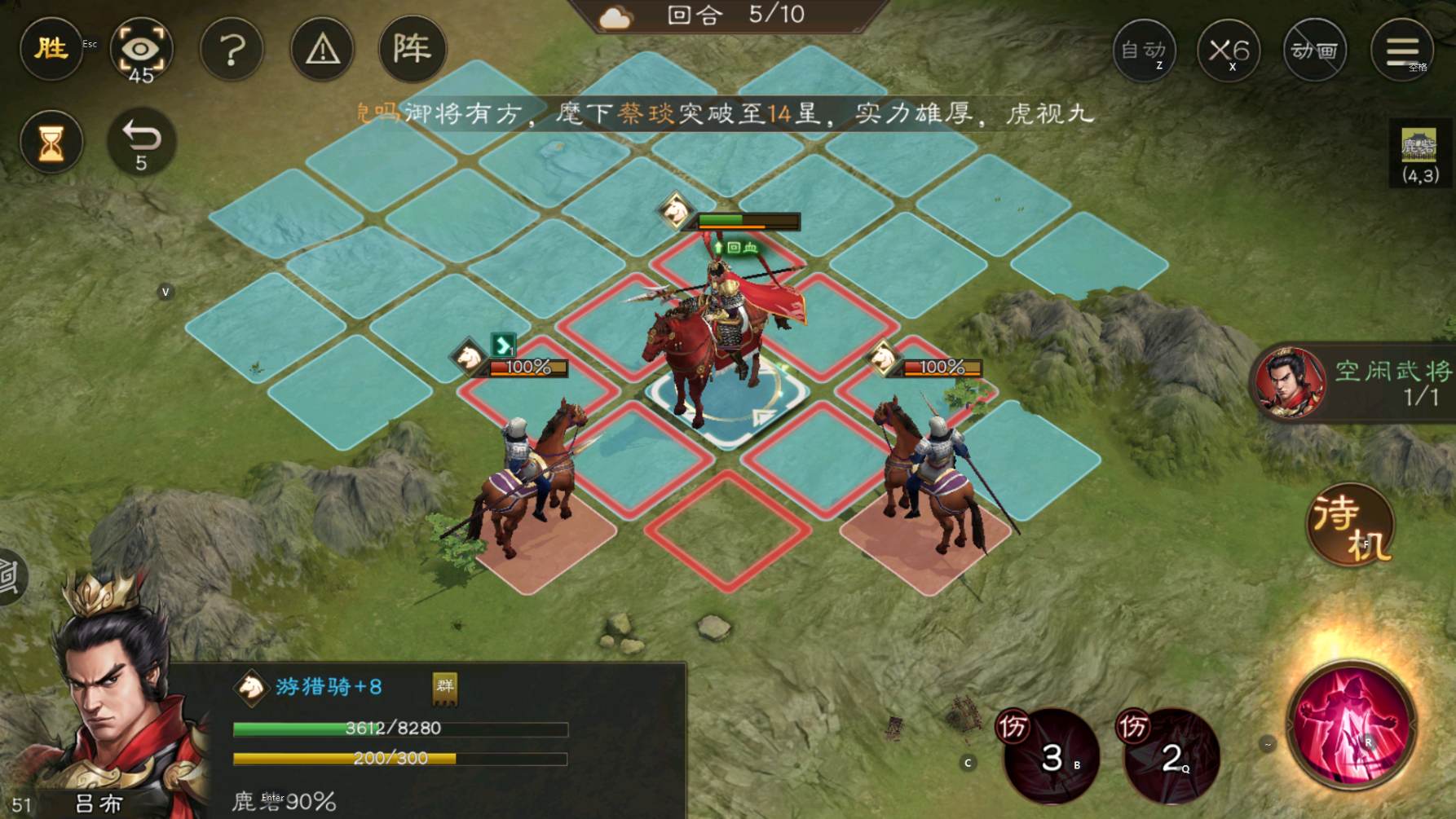The image size is (1456, 819).
Task: Open the ? help icon
Action: point(232,49)
